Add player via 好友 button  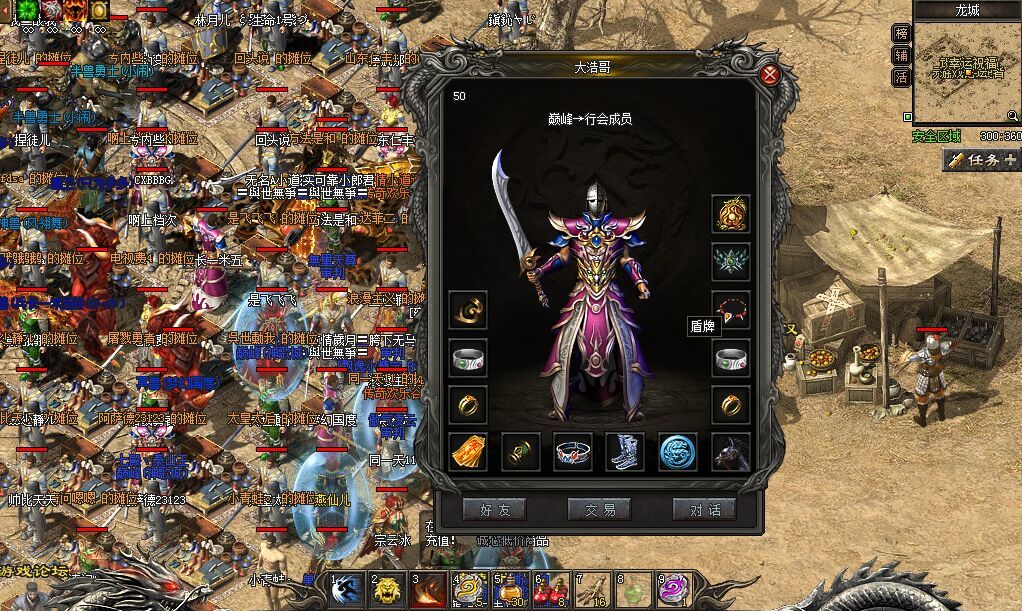(494, 509)
